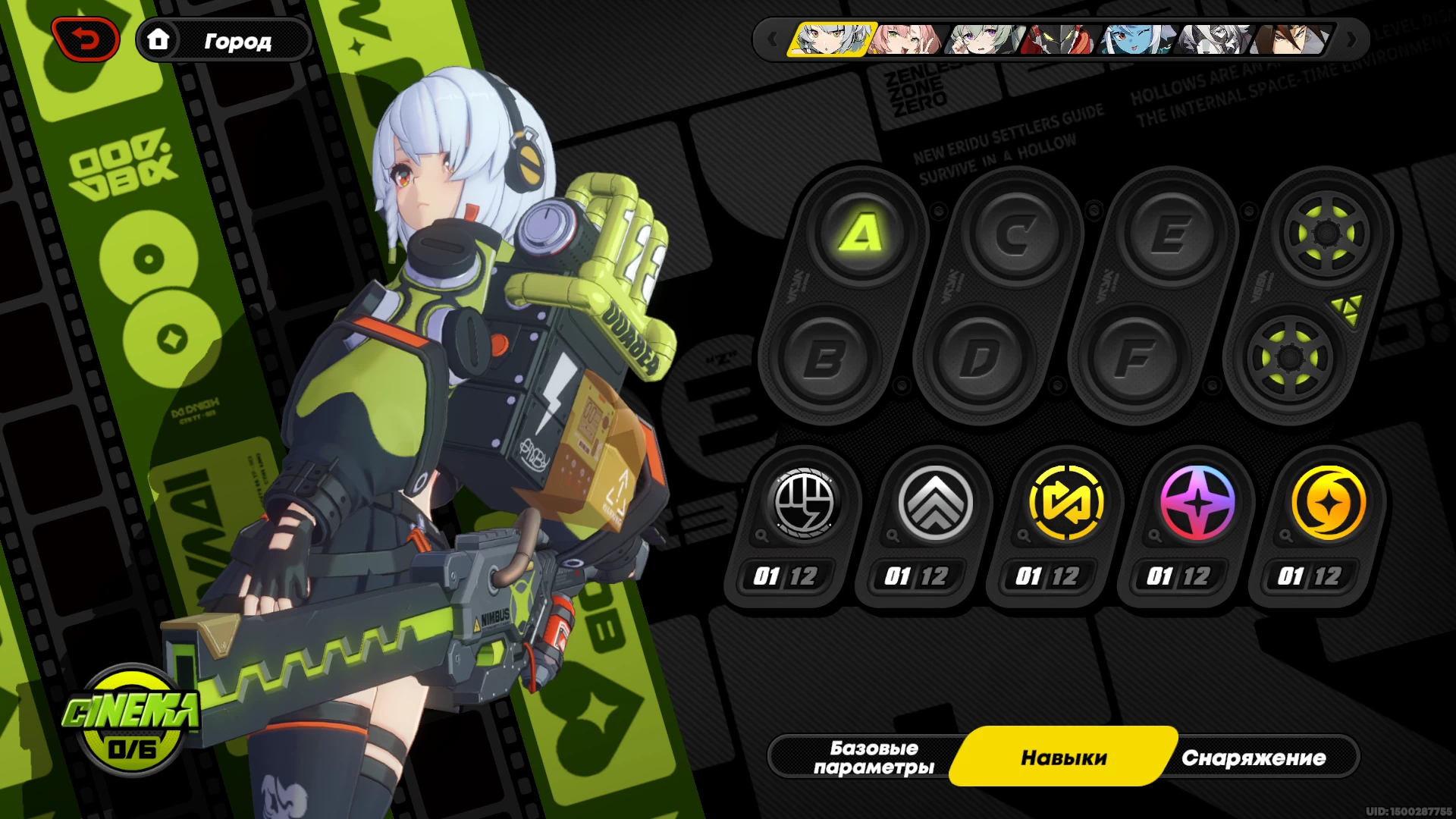Open the basic attack fist skill

tap(804, 503)
